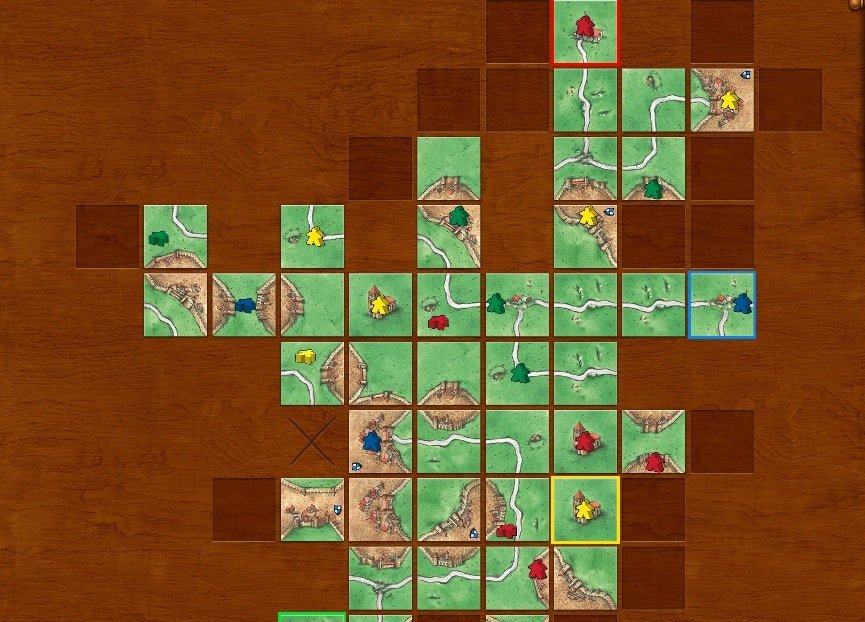The width and height of the screenshot is (865, 622).
Task: Click the empty spot marked with an X
Action: pos(313,441)
